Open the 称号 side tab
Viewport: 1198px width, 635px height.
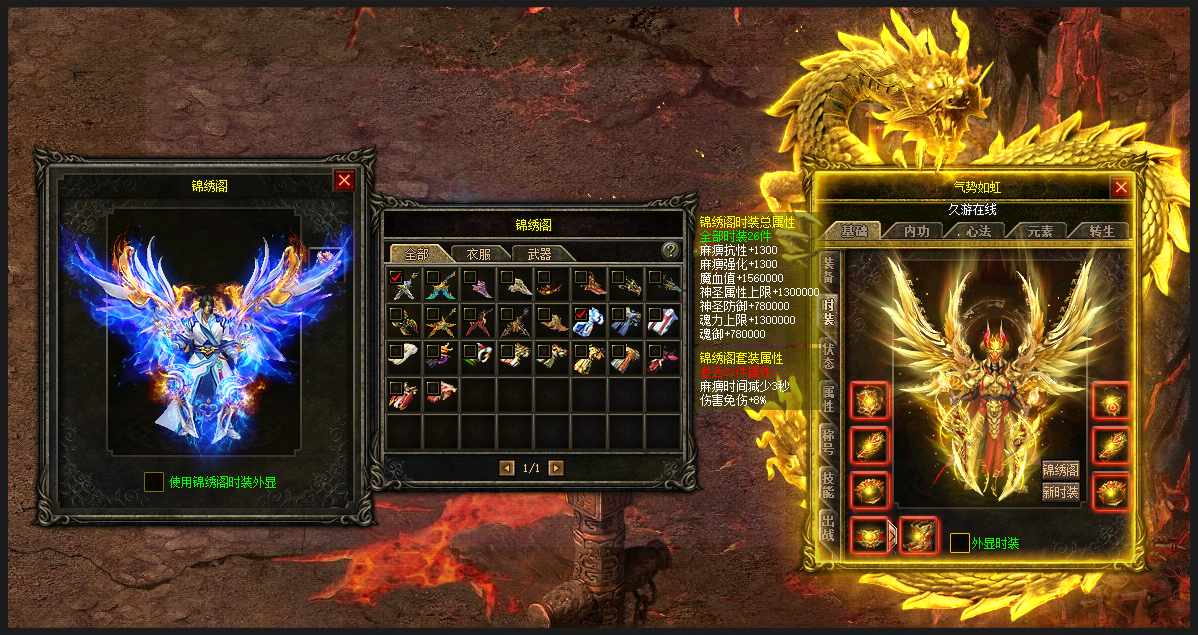click(829, 441)
